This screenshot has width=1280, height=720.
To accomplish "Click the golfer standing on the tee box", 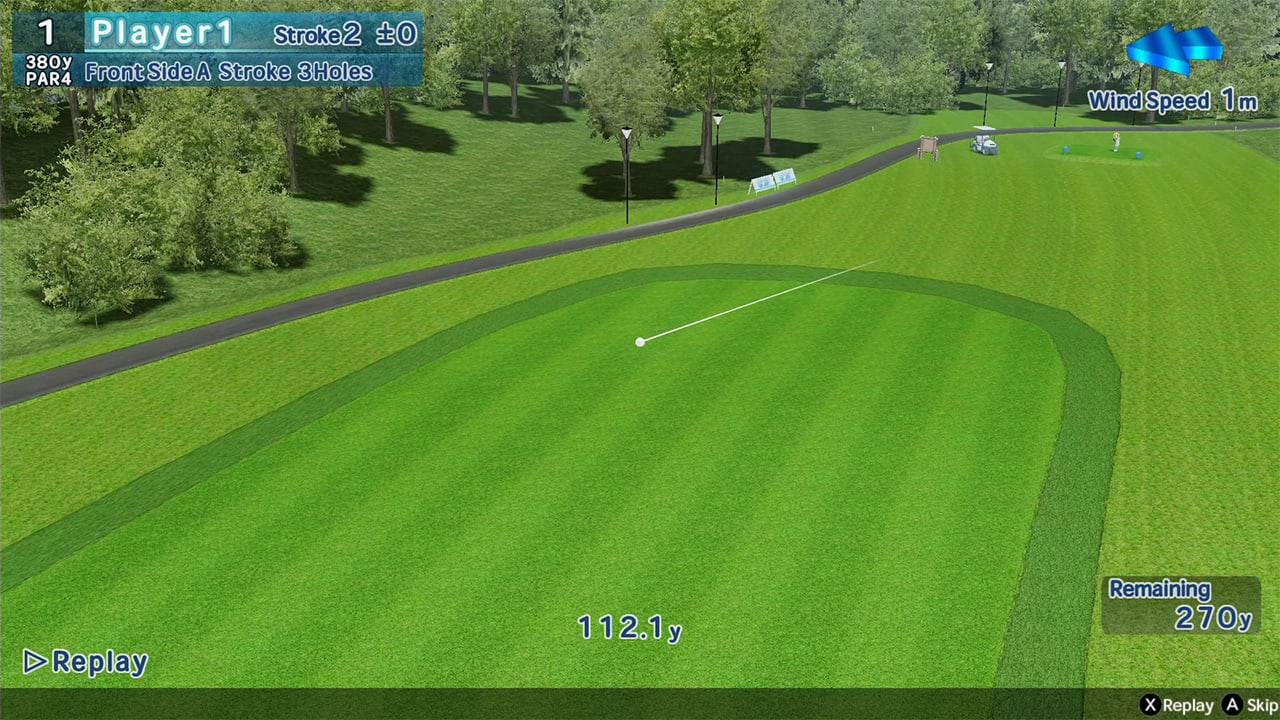I will tap(1115, 140).
